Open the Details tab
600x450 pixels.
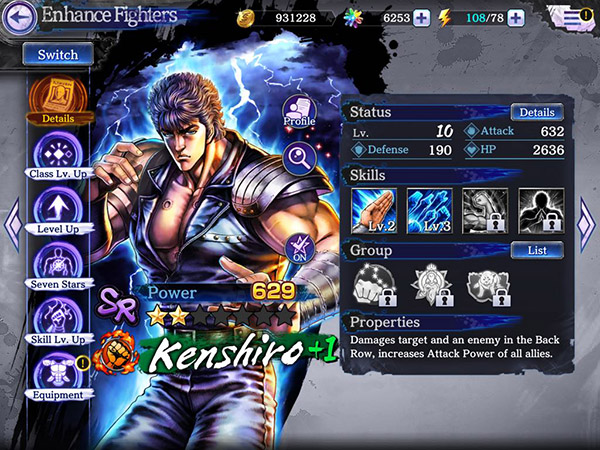[x=58, y=99]
